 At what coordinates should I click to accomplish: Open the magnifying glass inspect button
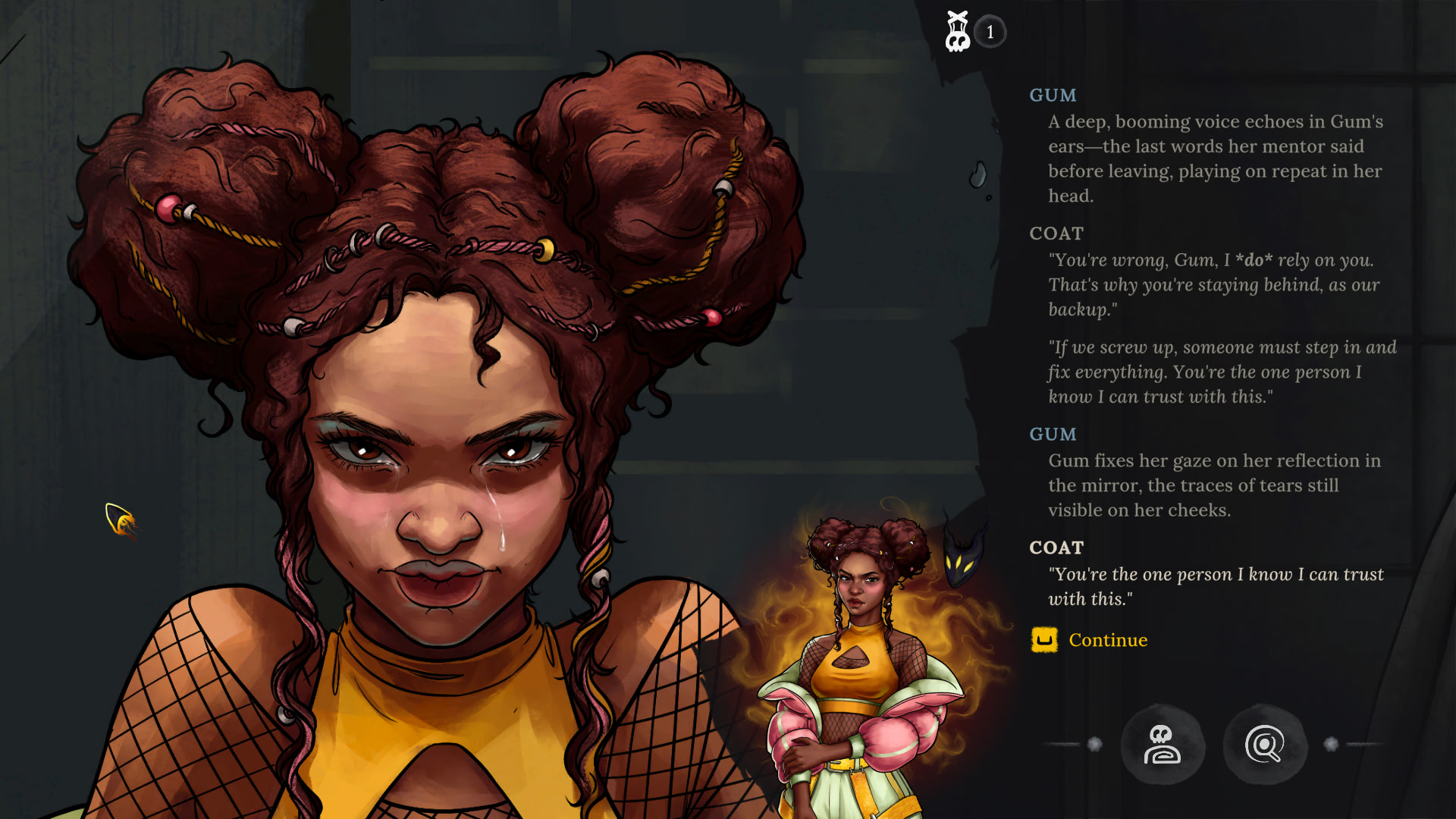tap(1264, 745)
